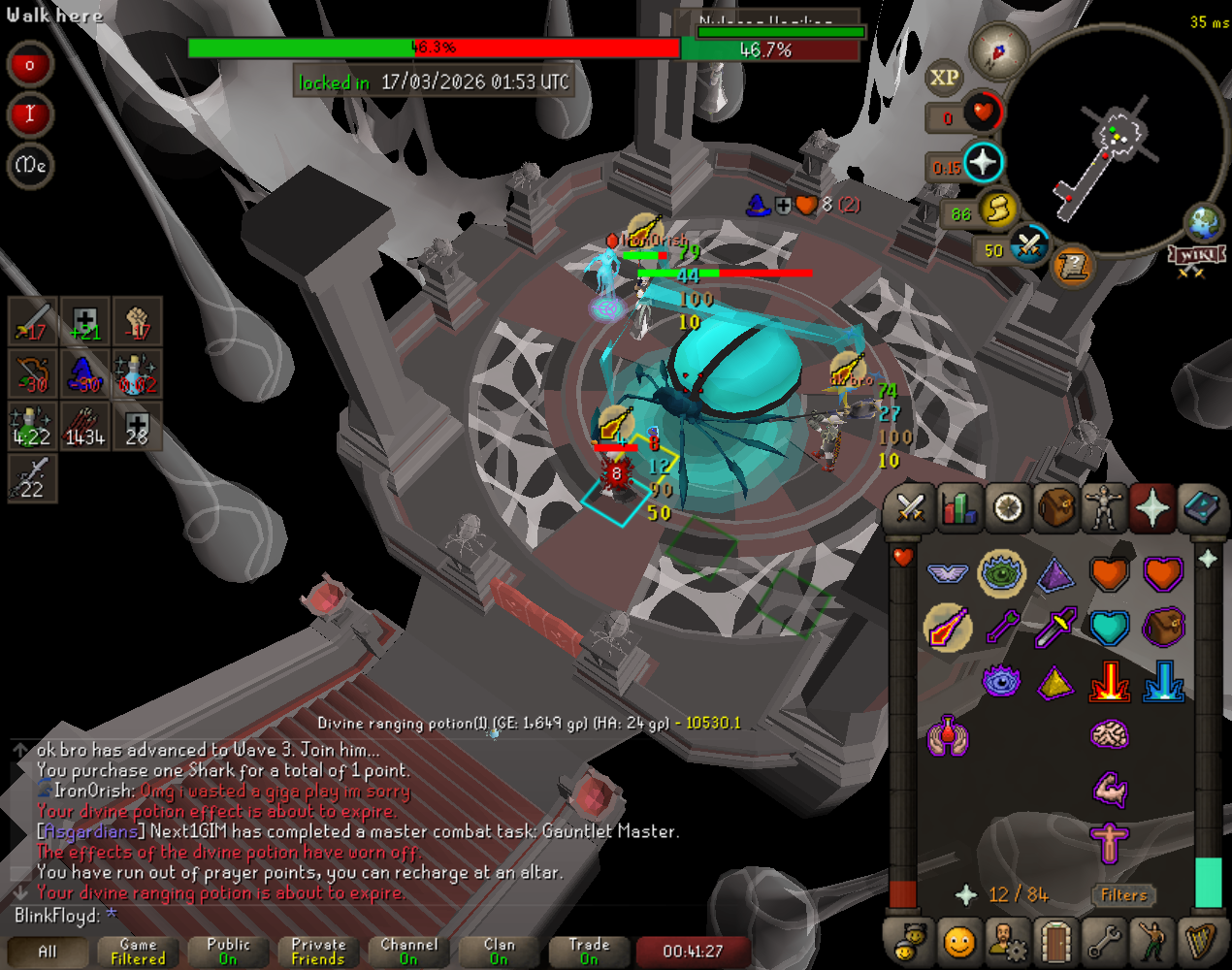This screenshot has width=1232, height=970.
Task: Open the Worn Equipment tab
Action: (1104, 507)
